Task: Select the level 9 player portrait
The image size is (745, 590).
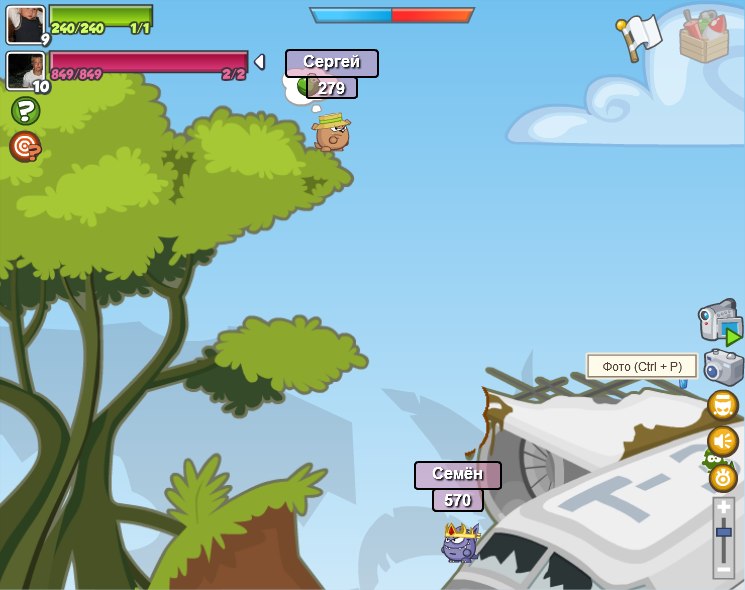Action: point(25,24)
